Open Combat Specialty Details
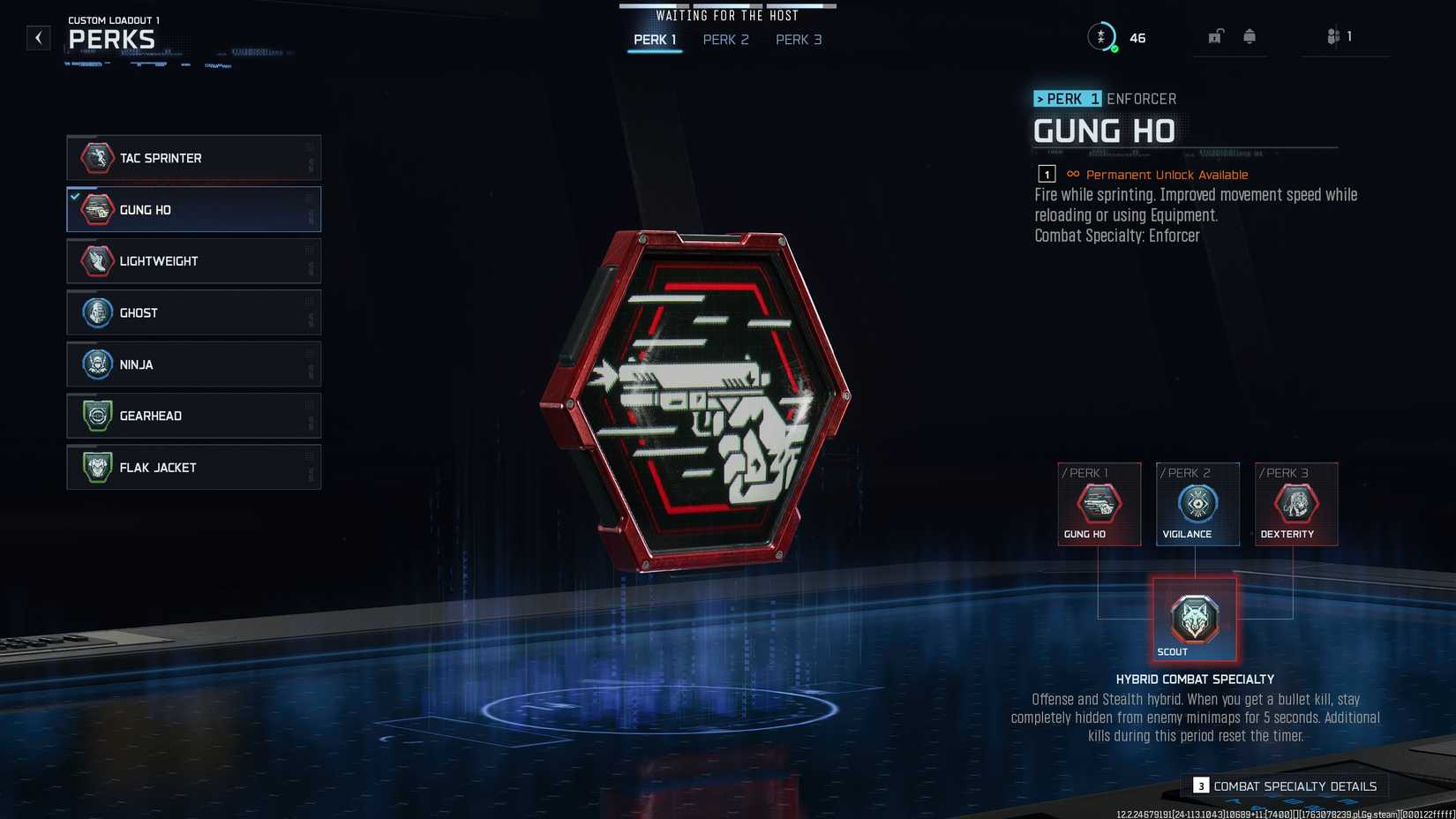The width and height of the screenshot is (1456, 819). tap(1294, 785)
